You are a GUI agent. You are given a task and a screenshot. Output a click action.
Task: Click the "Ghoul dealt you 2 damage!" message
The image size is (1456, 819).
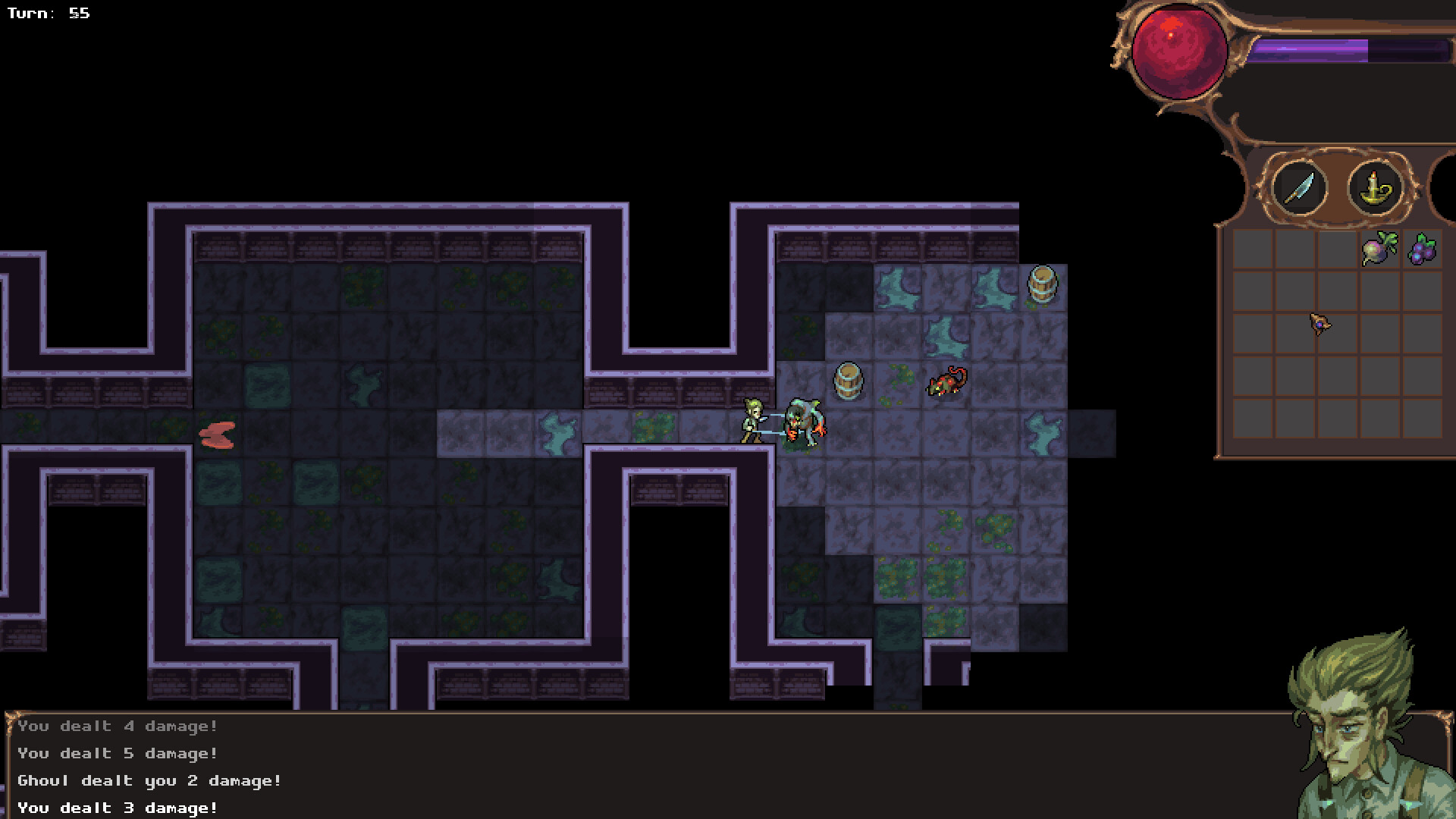149,780
